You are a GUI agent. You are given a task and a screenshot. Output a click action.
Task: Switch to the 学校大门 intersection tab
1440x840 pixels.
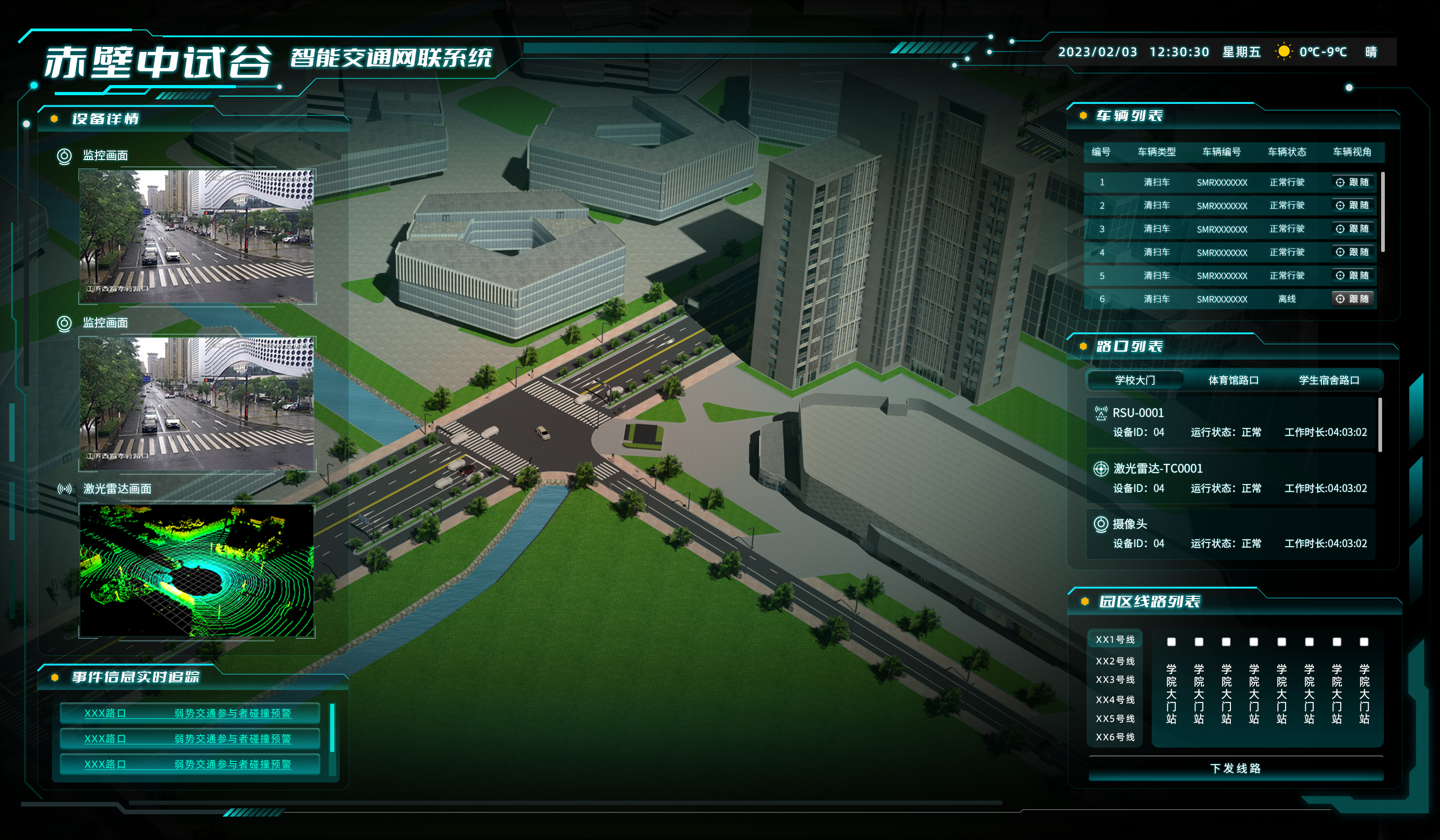point(1135,380)
